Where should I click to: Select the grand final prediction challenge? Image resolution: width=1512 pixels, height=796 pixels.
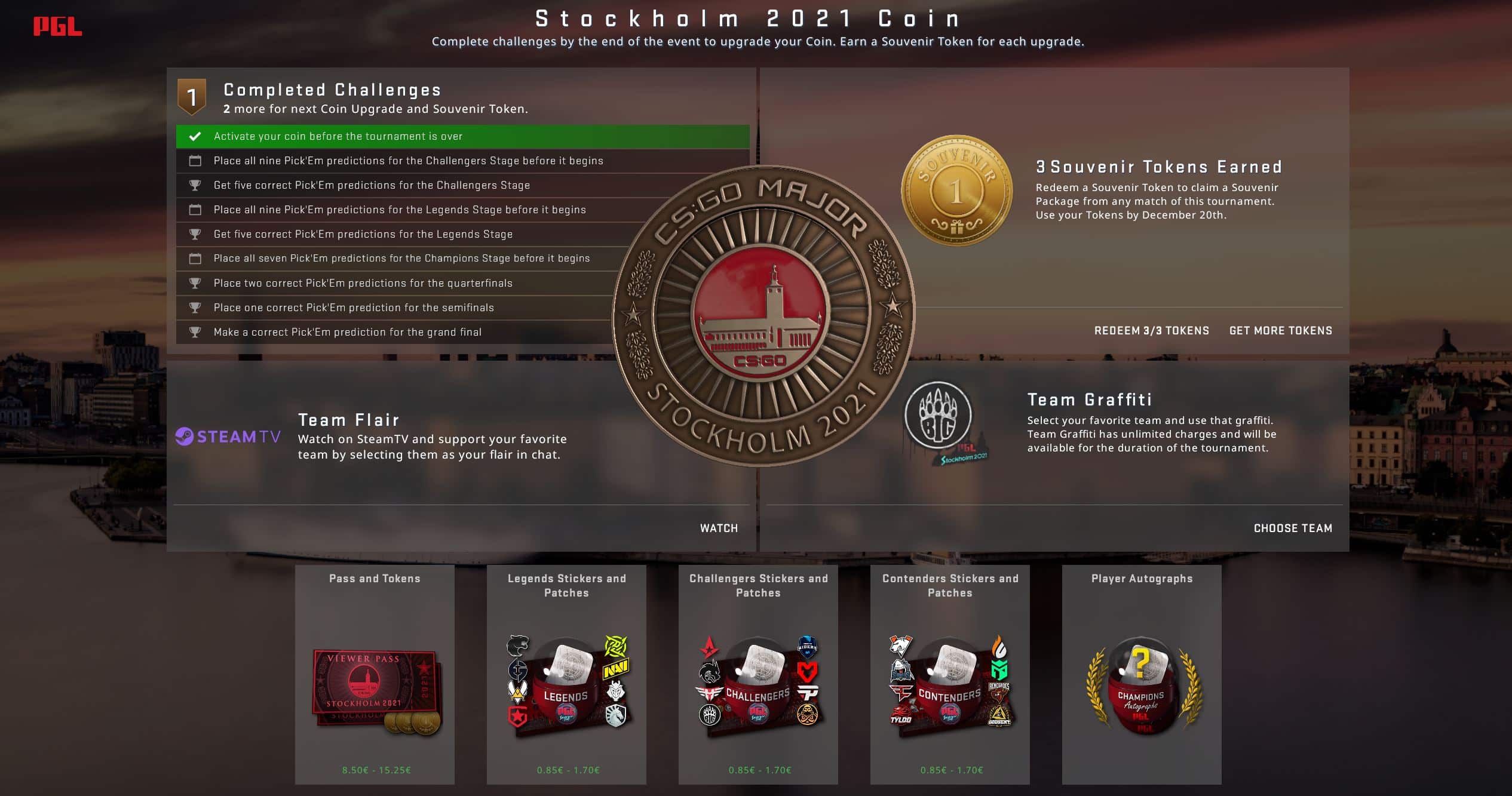347,332
